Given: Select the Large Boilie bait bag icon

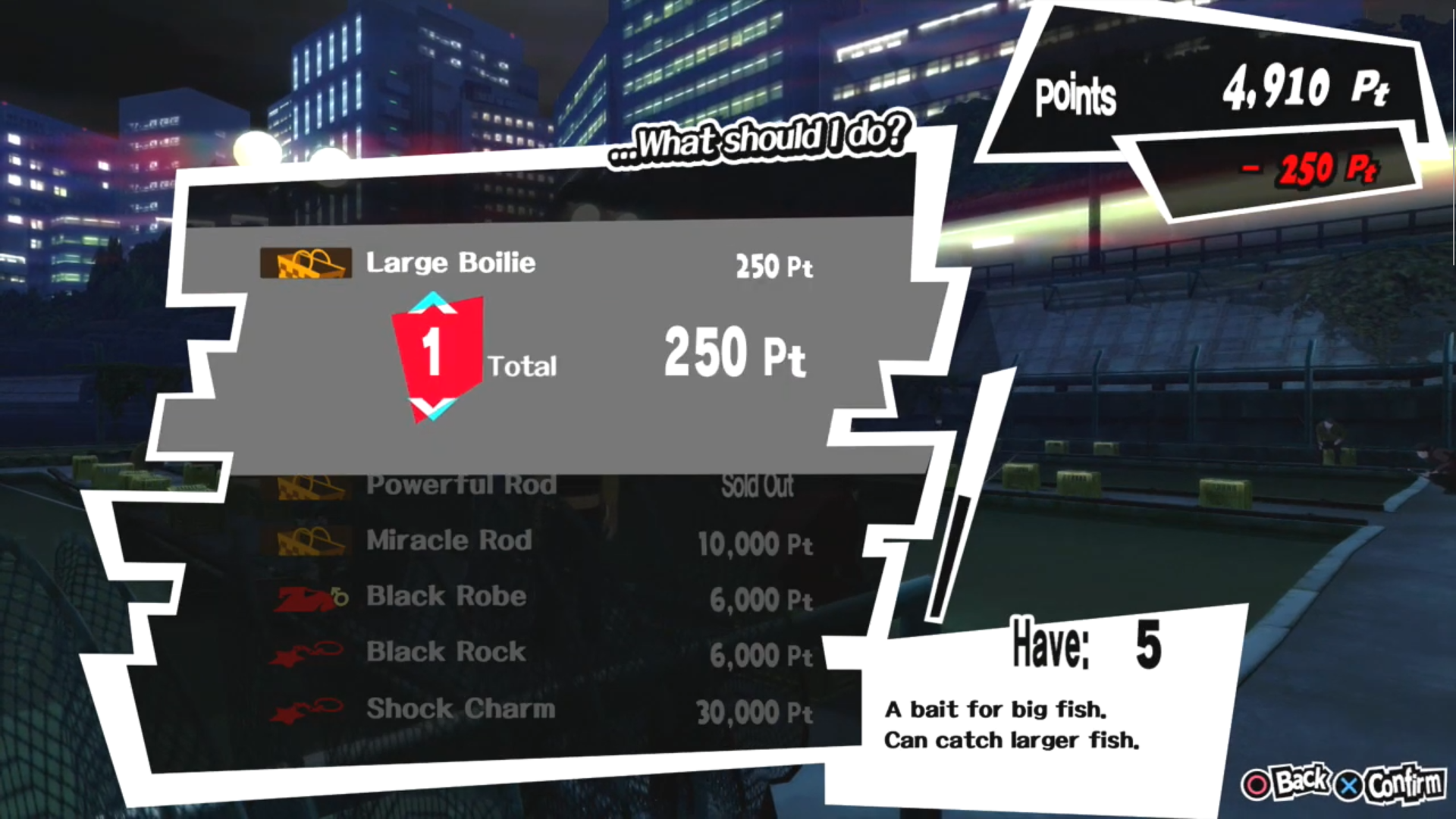Looking at the screenshot, I should (305, 264).
